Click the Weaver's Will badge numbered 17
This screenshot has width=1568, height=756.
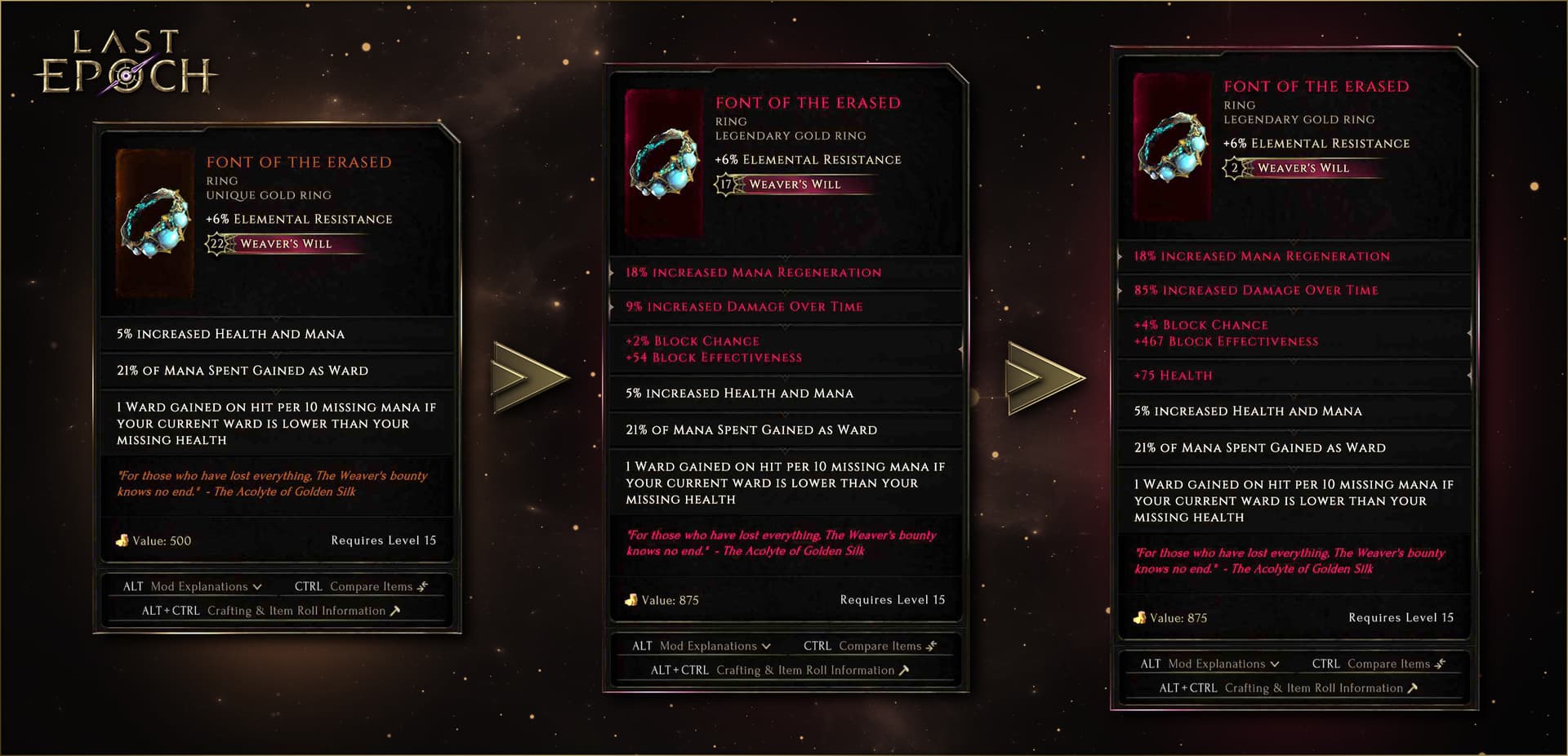(x=724, y=185)
